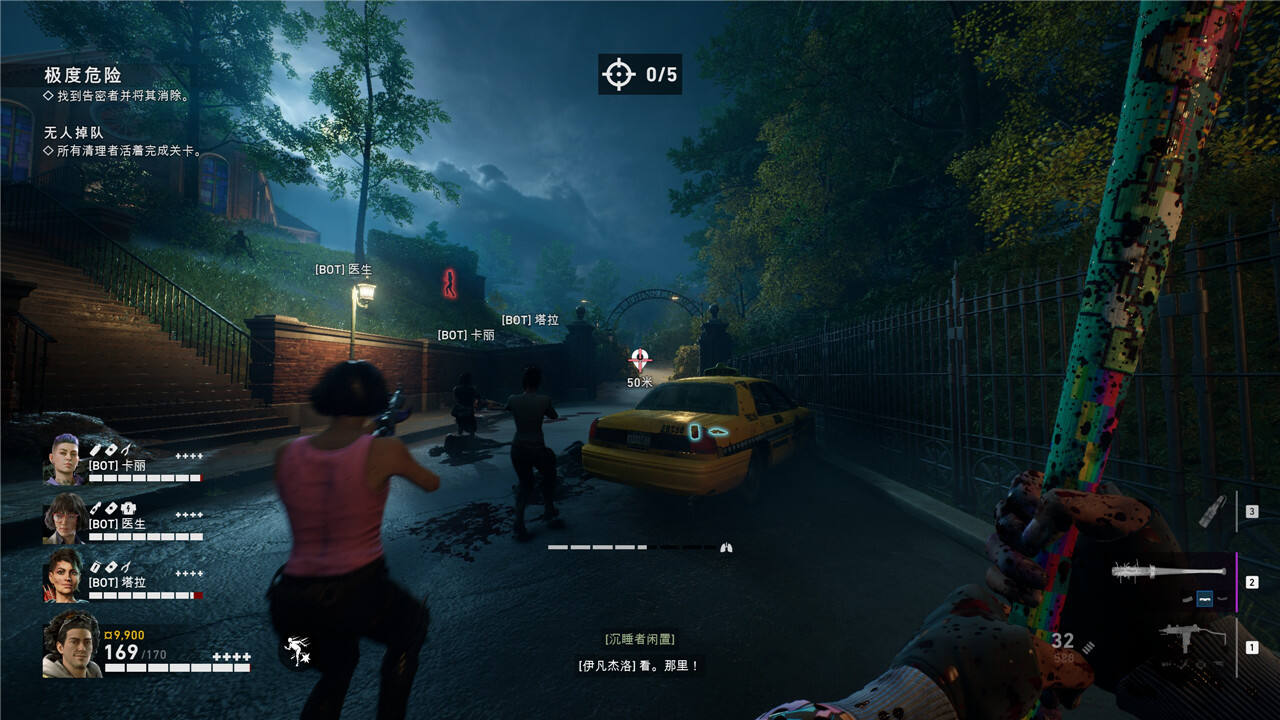
Task: Select teammate 卡丽's portrait
Action: (64, 460)
